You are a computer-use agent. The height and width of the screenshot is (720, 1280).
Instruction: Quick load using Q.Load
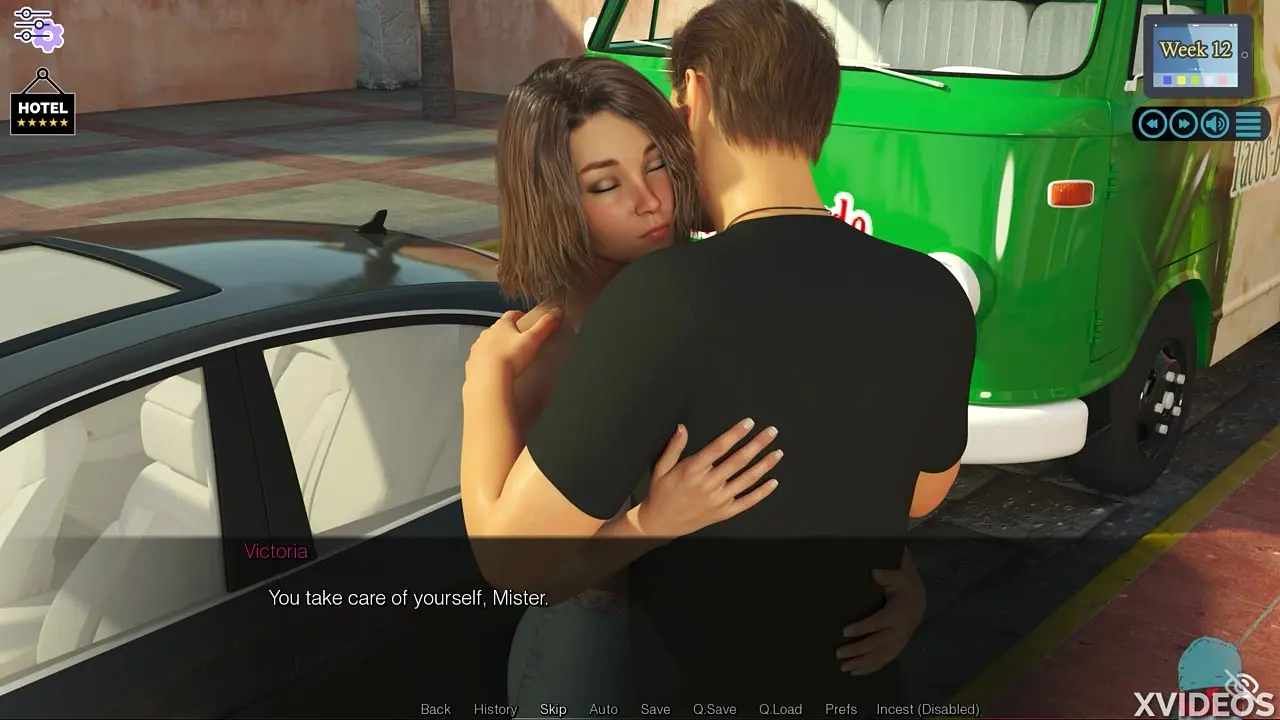pyautogui.click(x=780, y=709)
